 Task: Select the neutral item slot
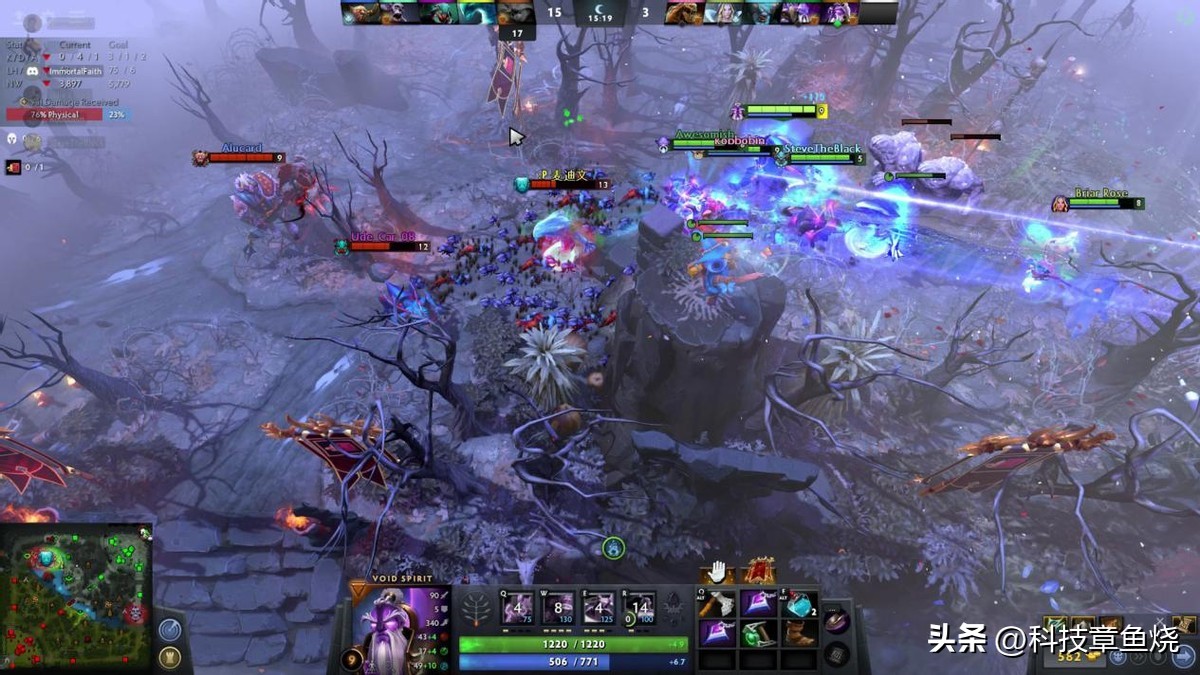838,622
